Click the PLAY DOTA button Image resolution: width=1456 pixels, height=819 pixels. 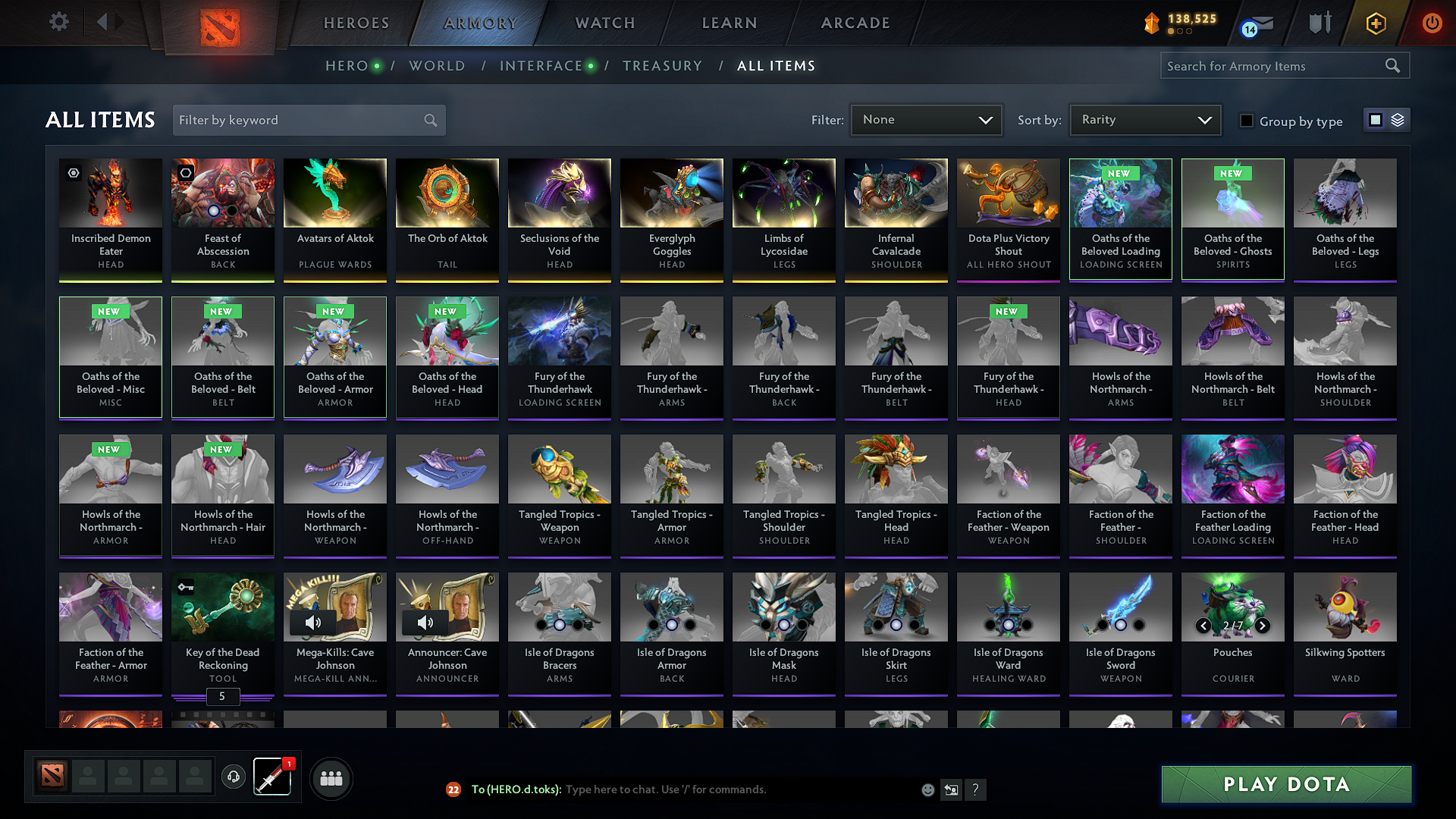(x=1285, y=784)
